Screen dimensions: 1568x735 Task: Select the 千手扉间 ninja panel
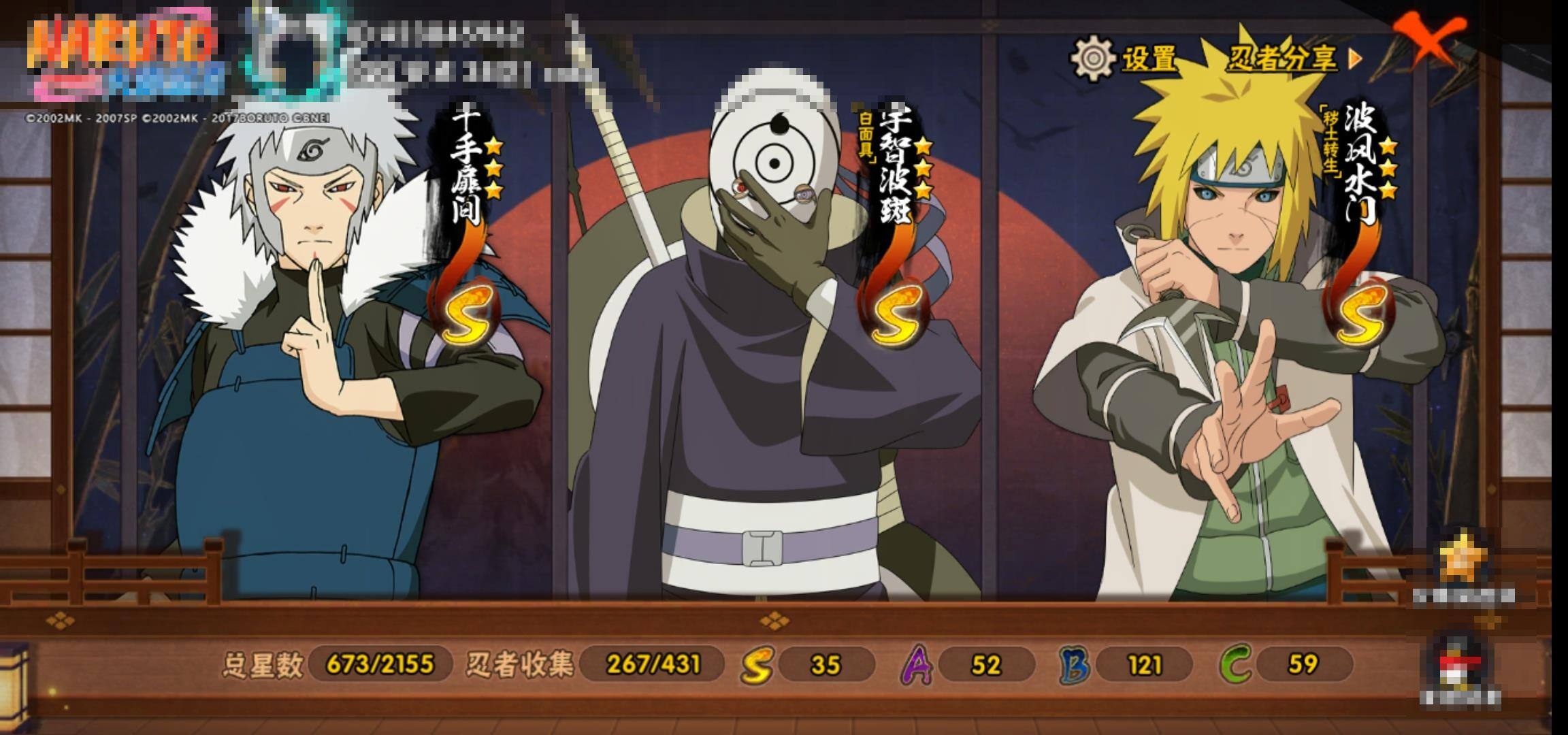point(340,354)
